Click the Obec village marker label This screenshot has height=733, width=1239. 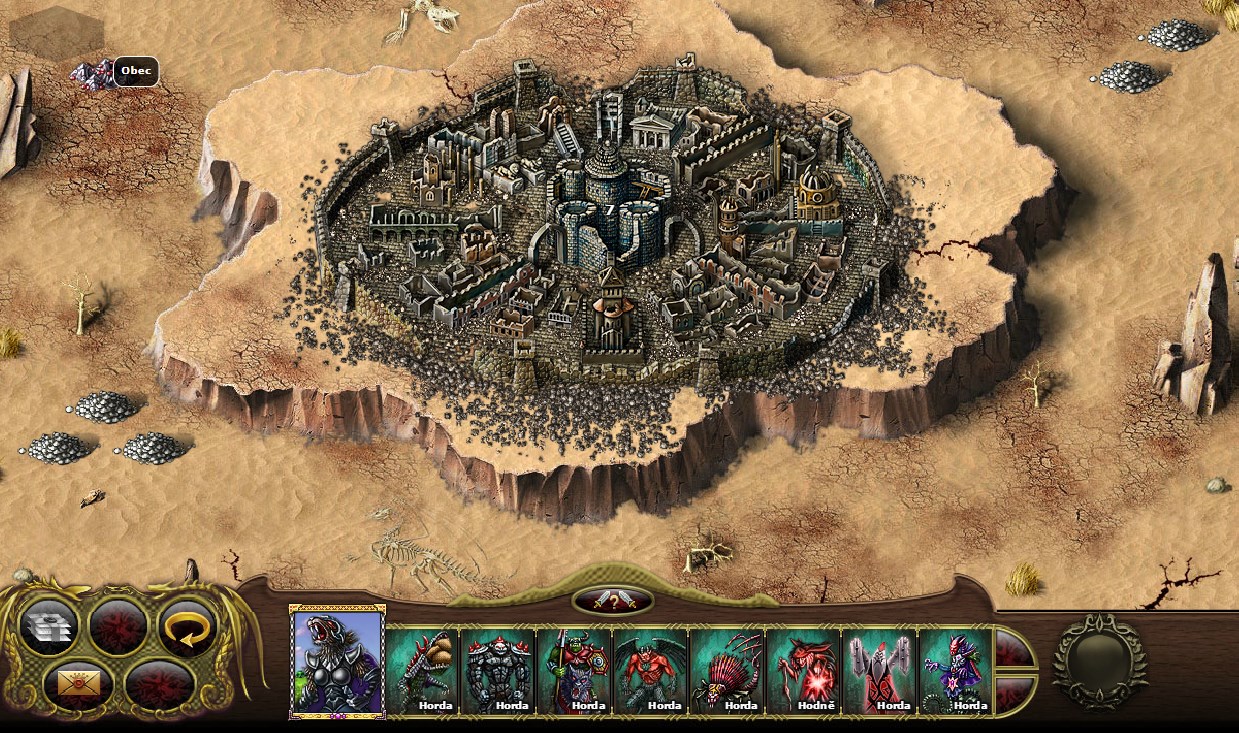[x=135, y=72]
